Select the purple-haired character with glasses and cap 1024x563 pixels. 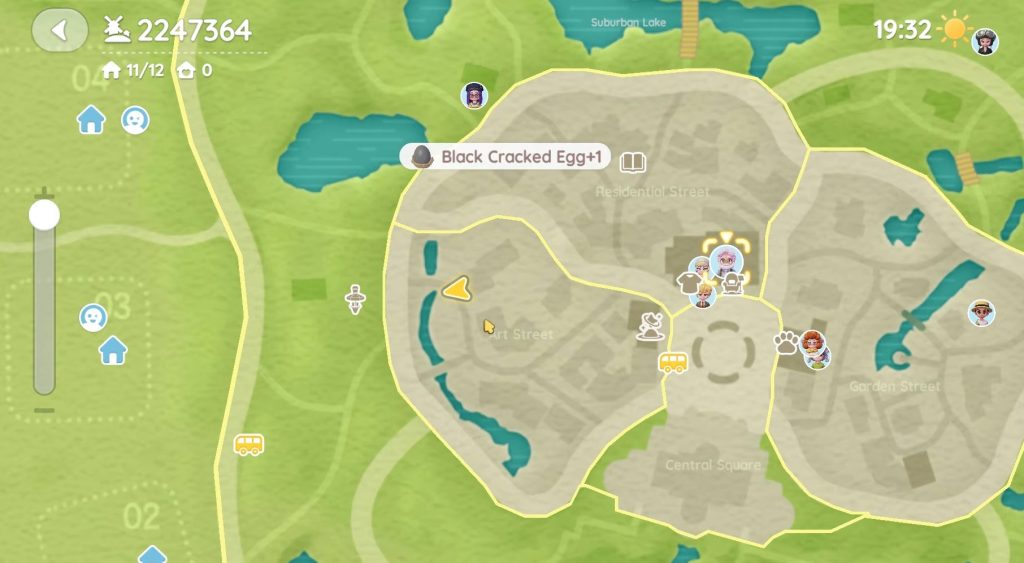pos(473,95)
